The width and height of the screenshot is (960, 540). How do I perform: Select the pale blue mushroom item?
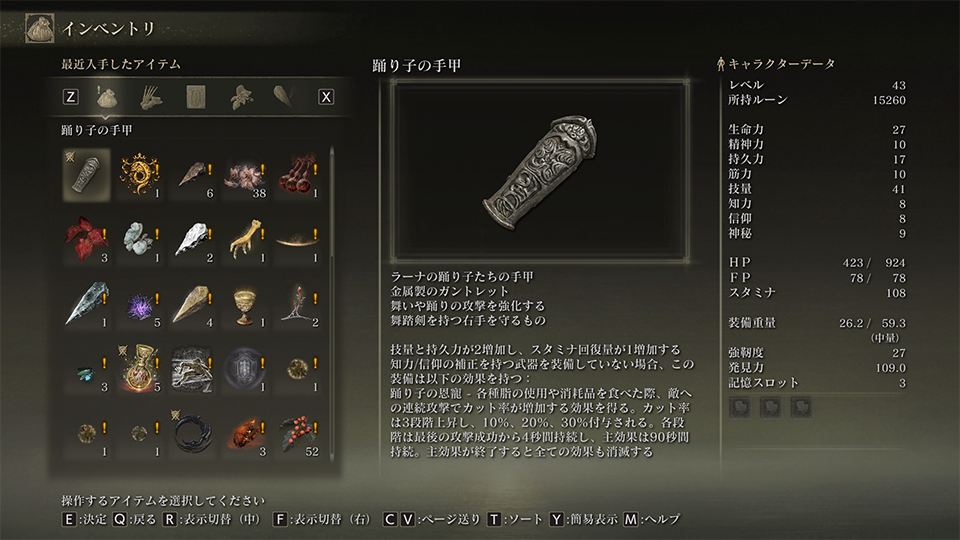[x=139, y=239]
